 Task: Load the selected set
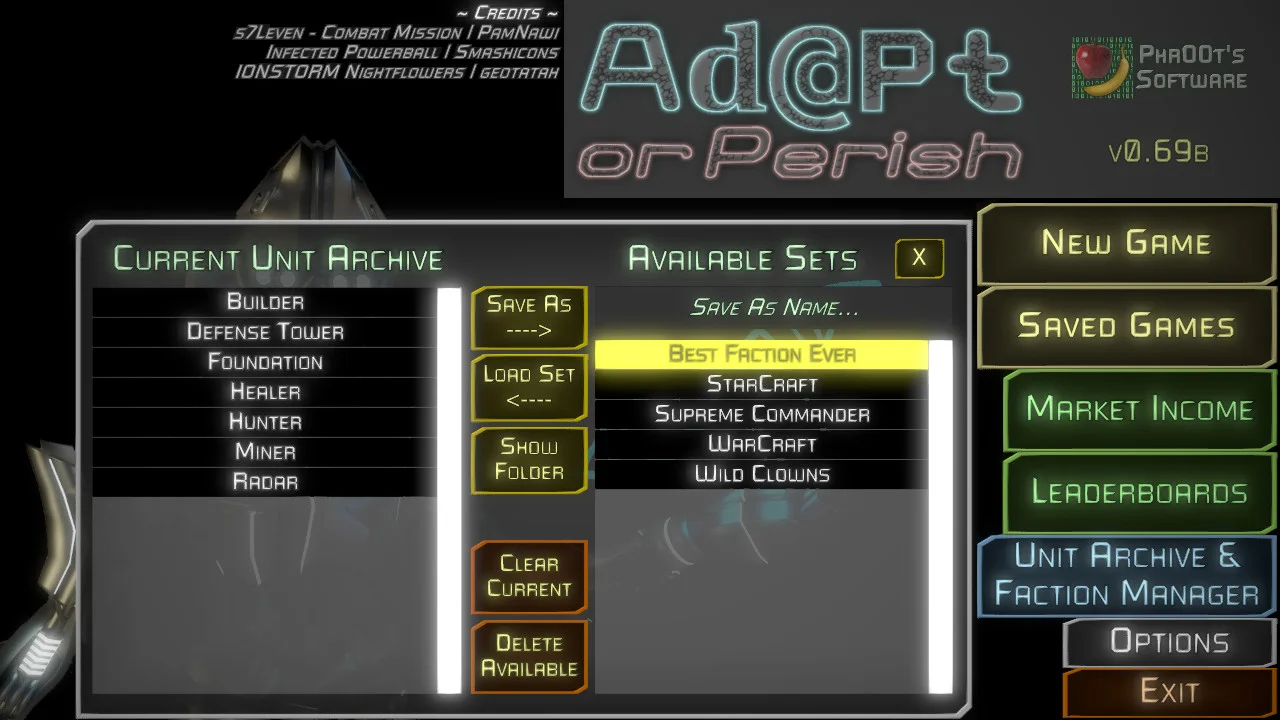click(529, 387)
